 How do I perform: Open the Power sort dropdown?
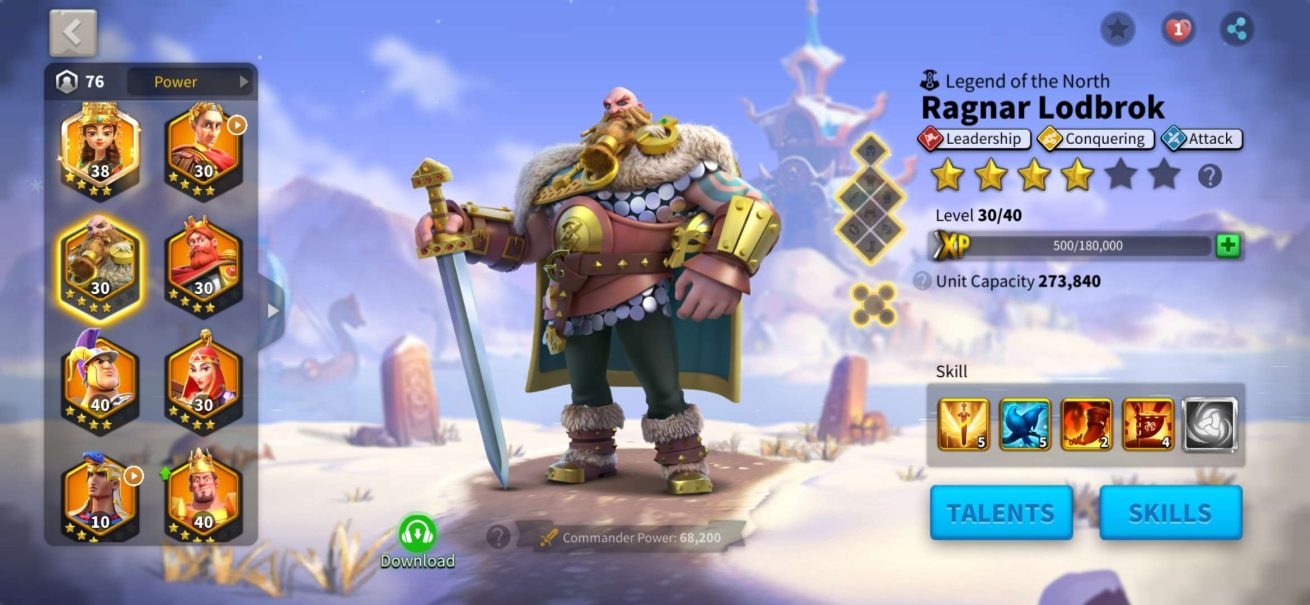(x=189, y=82)
